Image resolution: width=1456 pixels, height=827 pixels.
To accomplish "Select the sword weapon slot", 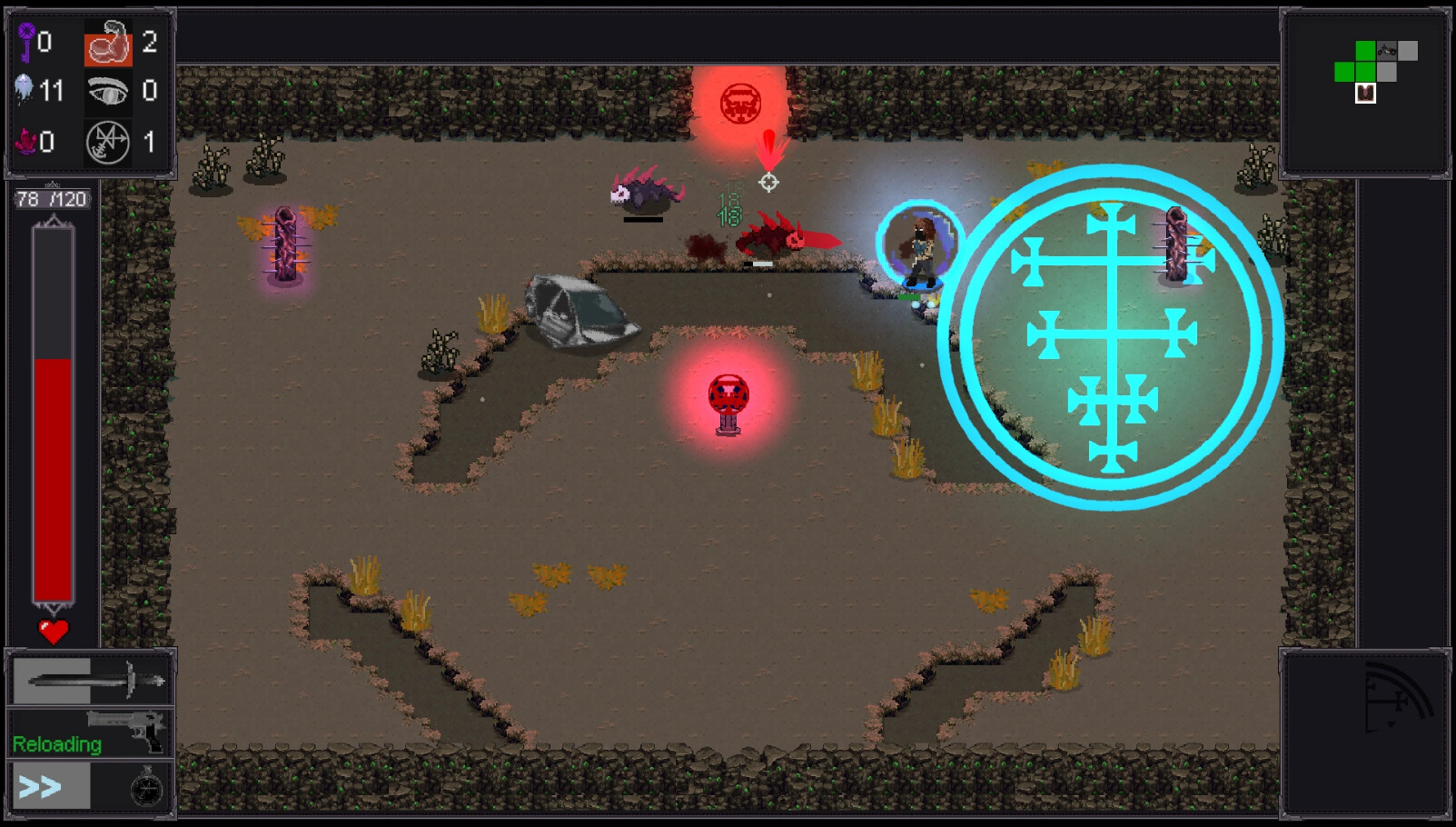I will click(90, 680).
